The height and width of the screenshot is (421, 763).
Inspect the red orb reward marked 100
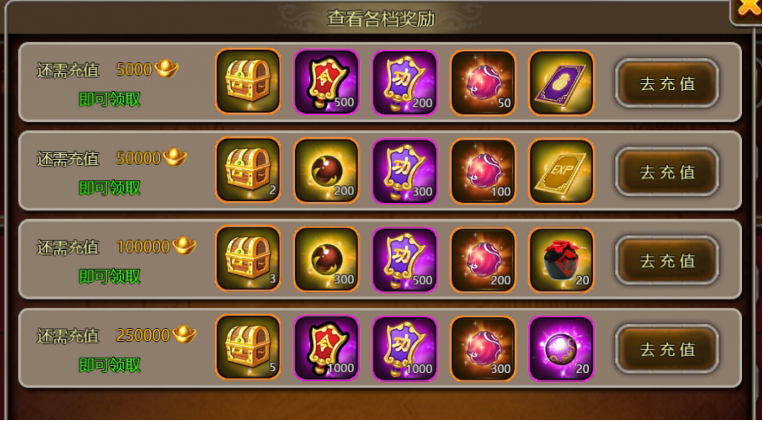pos(483,172)
